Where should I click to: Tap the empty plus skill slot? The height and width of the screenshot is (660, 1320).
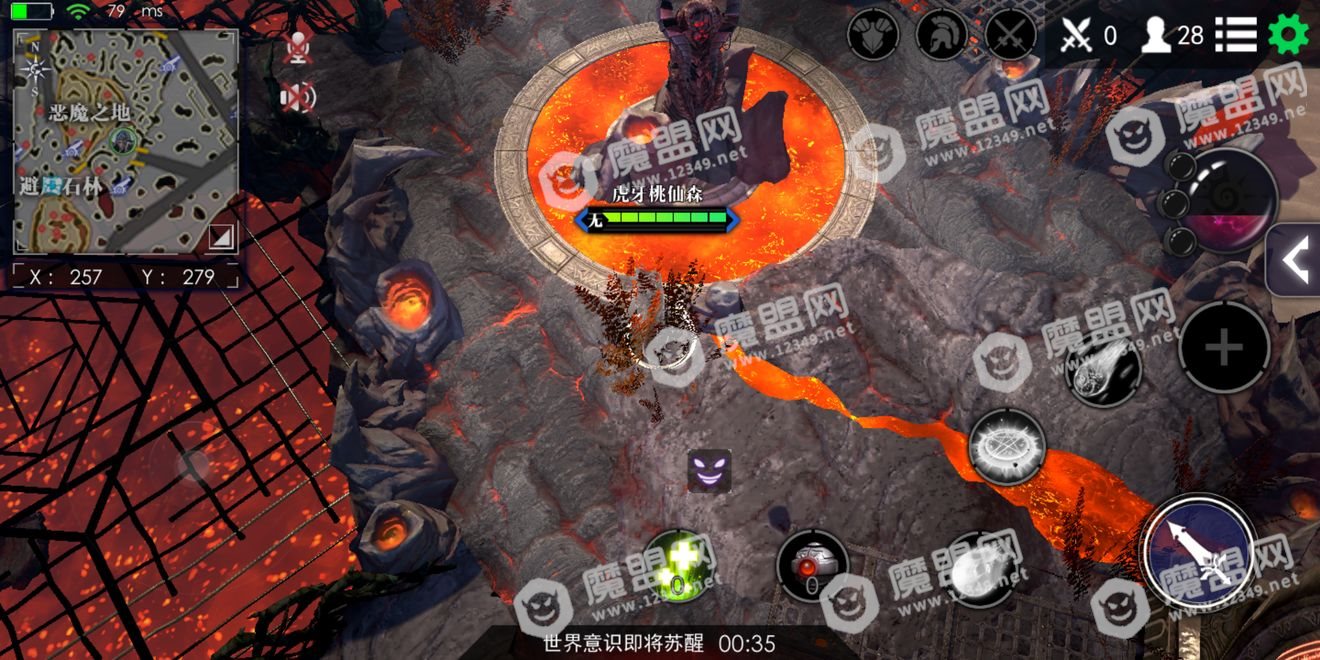coord(1224,348)
